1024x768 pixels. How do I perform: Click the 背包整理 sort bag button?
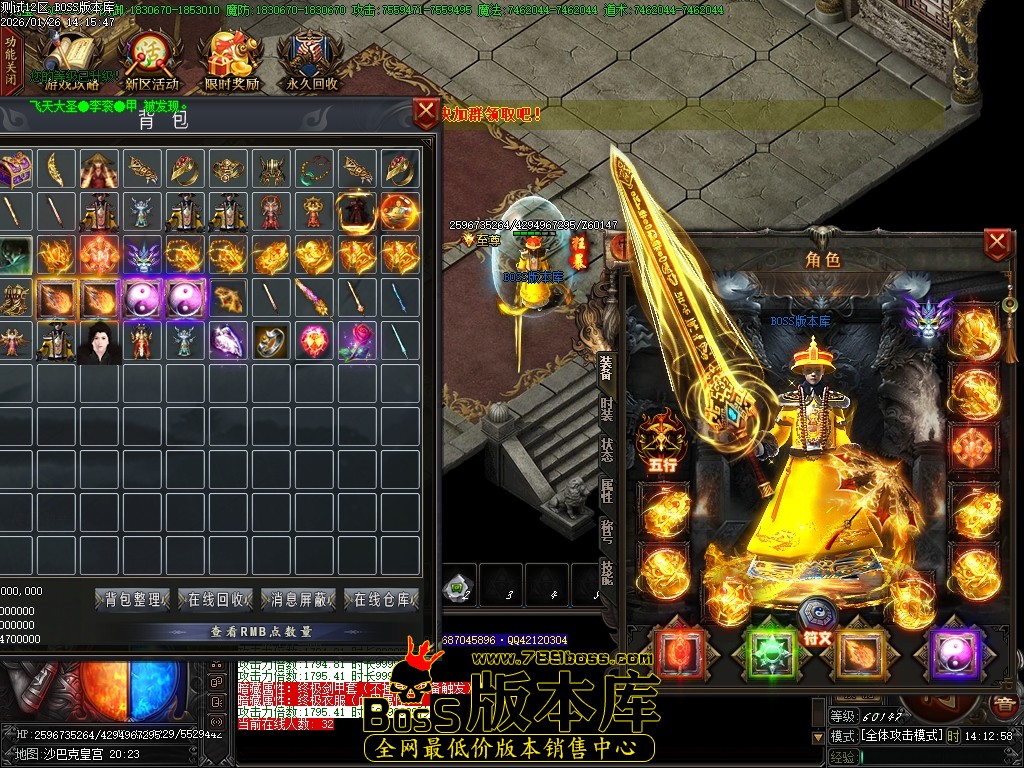coord(134,600)
